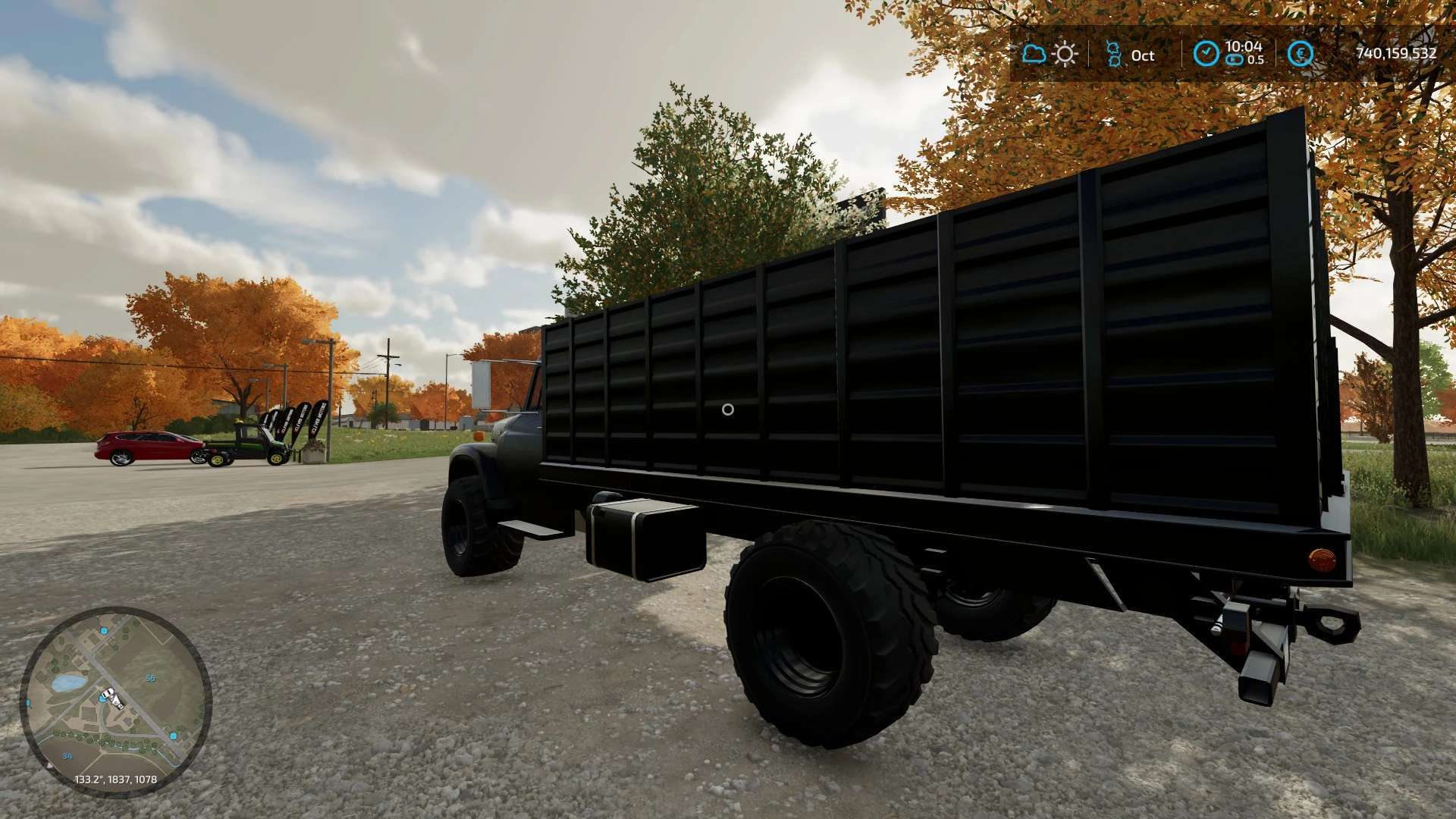1456x819 pixels.
Task: Click the October season calendar icon
Action: pyautogui.click(x=1113, y=55)
